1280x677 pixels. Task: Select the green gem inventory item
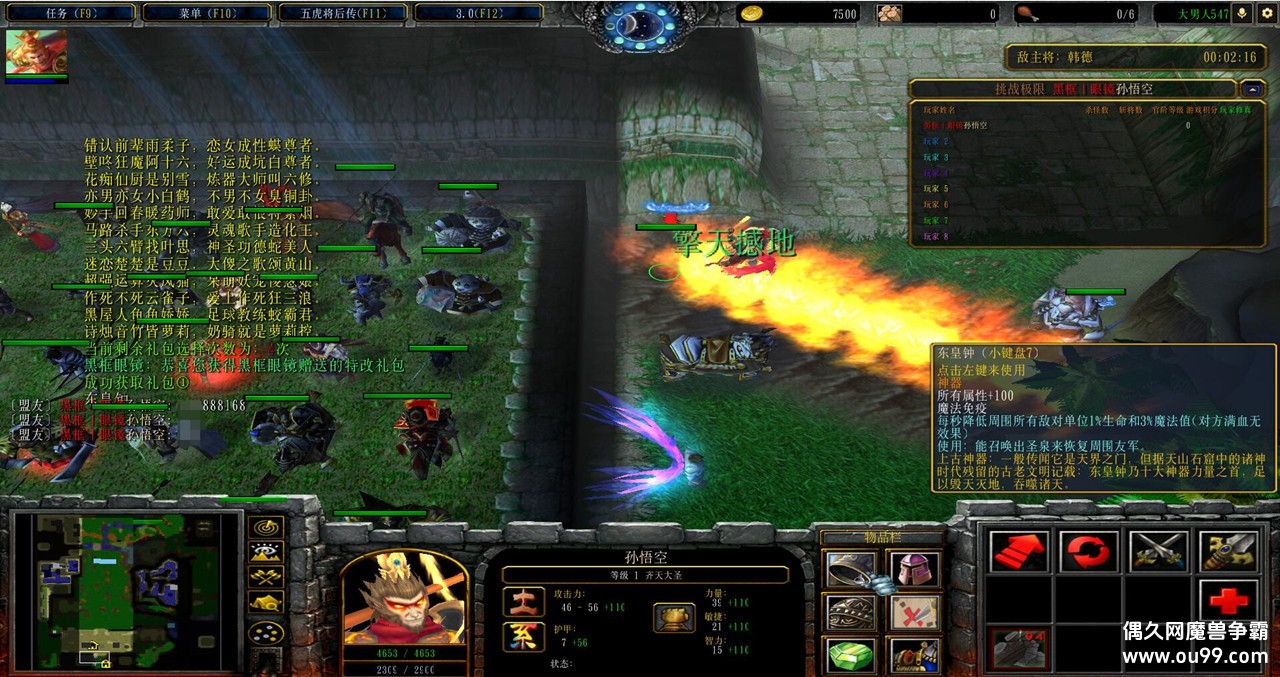click(x=848, y=656)
